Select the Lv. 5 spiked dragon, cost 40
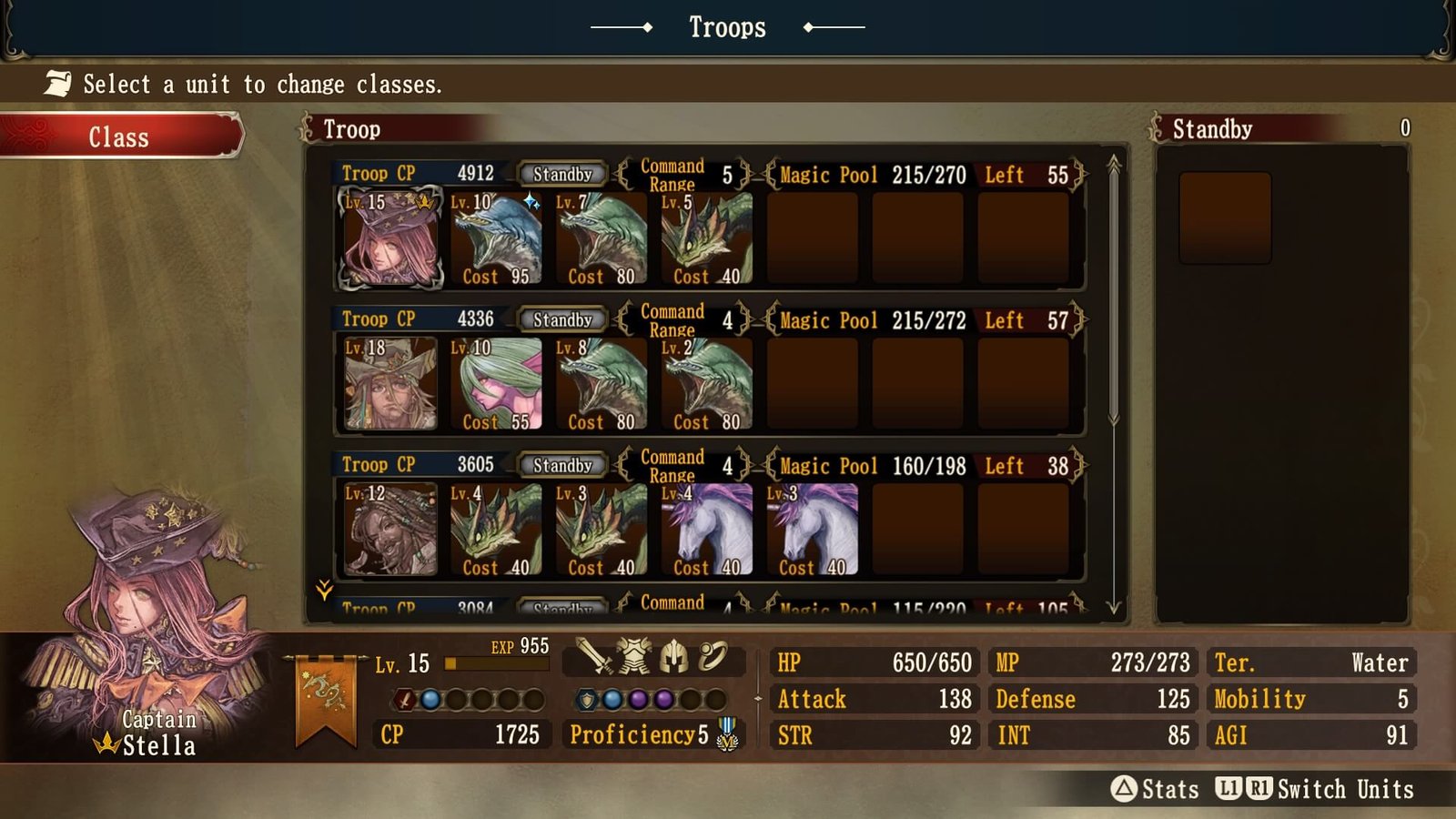Image resolution: width=1456 pixels, height=819 pixels. 707,238
